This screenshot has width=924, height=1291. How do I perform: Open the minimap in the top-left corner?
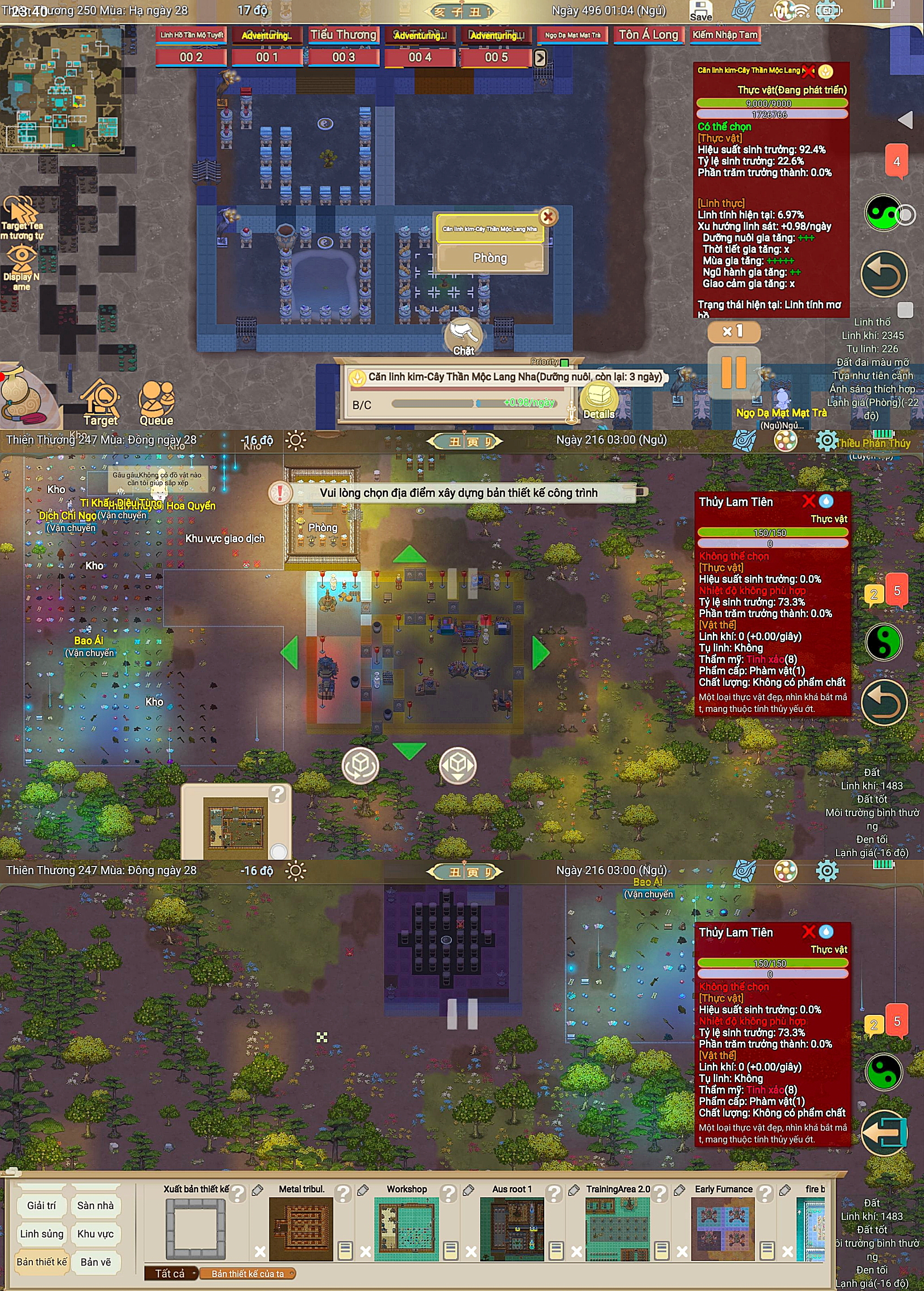(61, 89)
